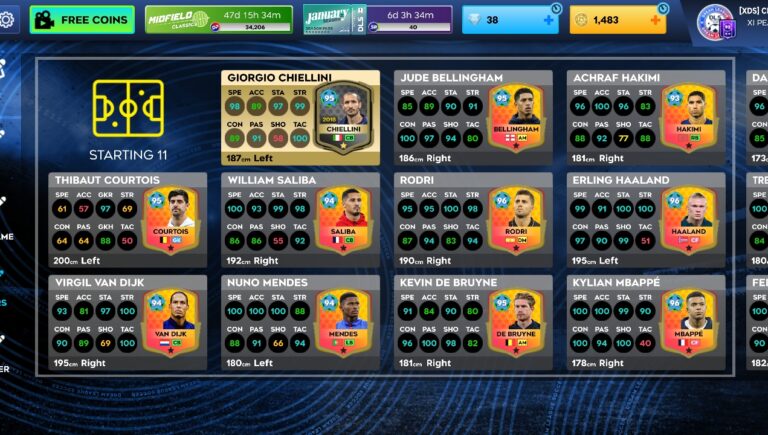The height and width of the screenshot is (435, 768).
Task: Open the settings gear icon
Action: tap(8, 19)
